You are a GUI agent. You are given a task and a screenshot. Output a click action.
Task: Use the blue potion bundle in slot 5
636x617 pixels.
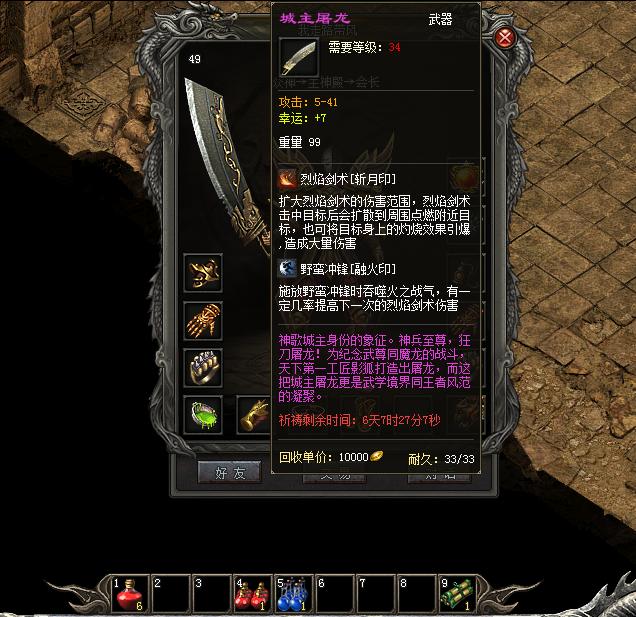pos(294,593)
